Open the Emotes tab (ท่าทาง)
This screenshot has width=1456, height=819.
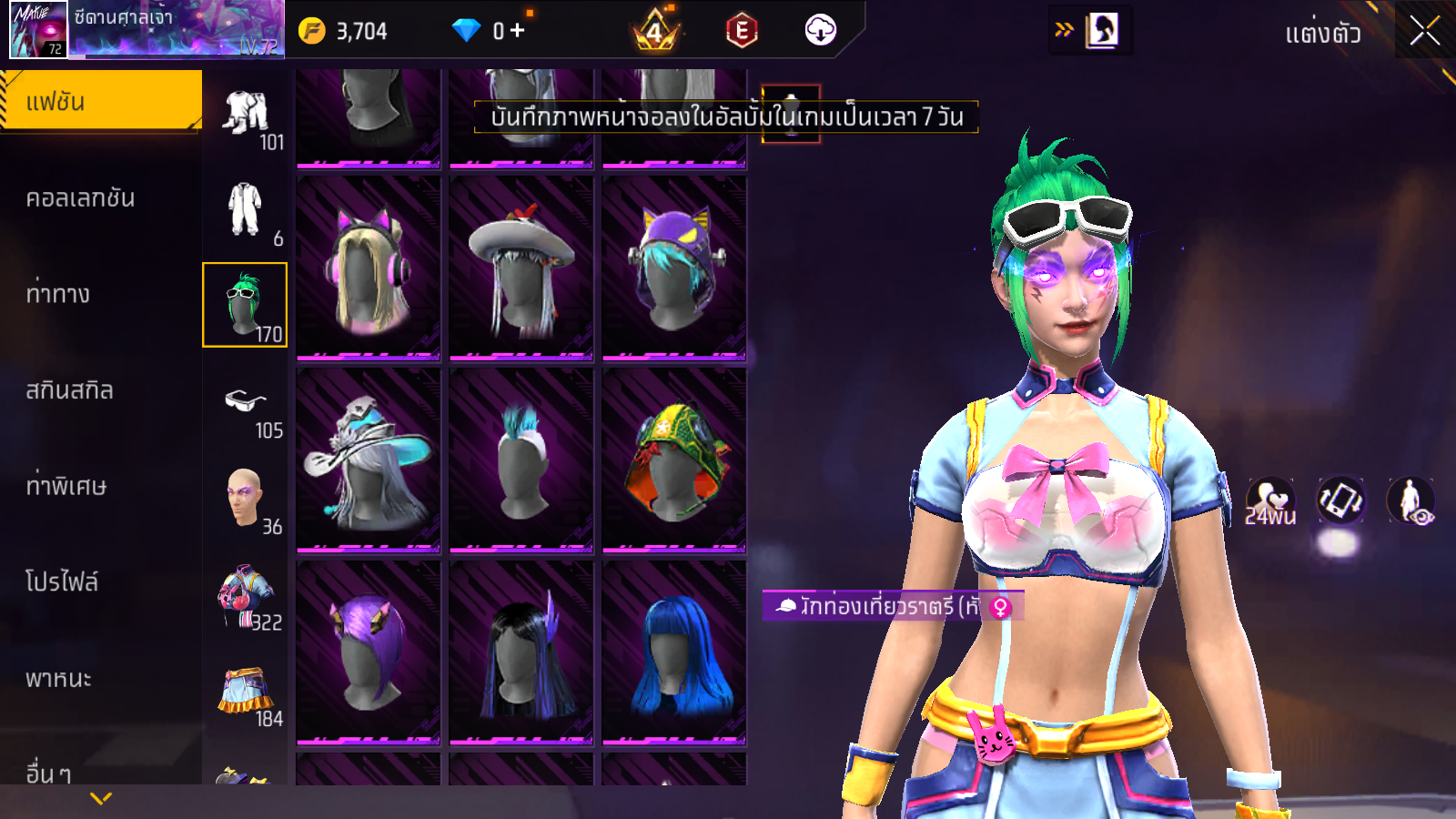tap(58, 294)
